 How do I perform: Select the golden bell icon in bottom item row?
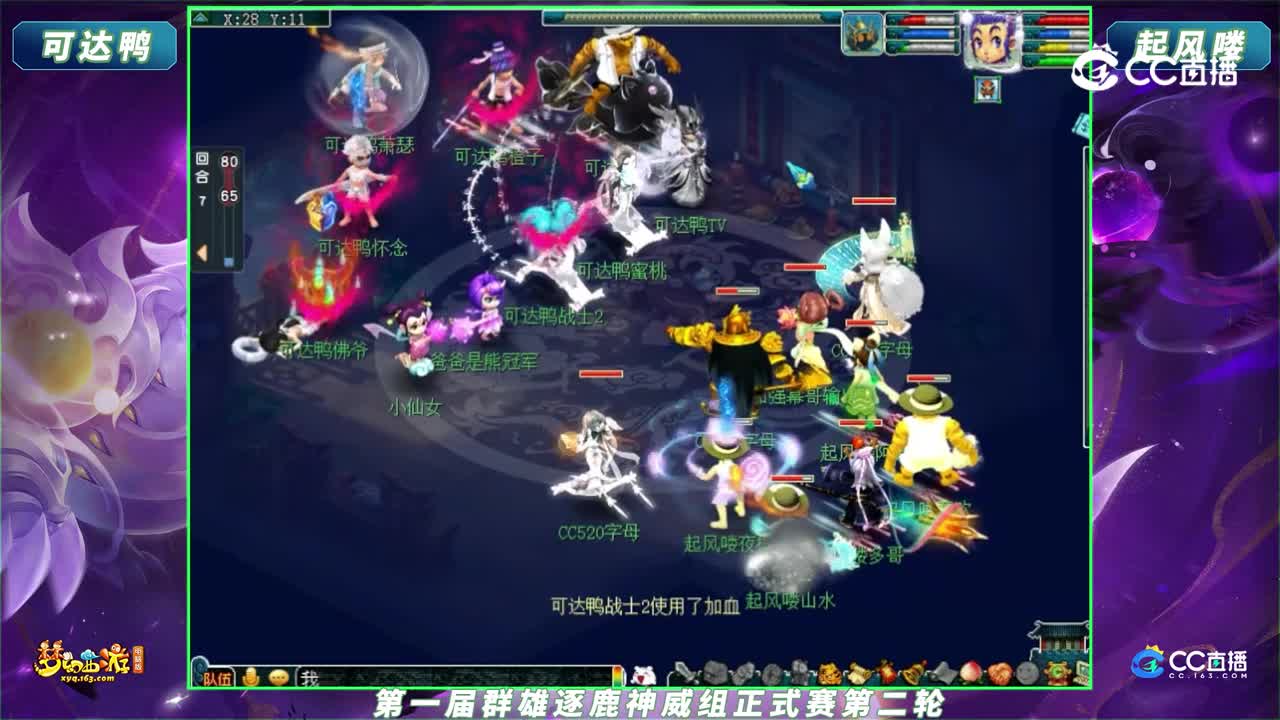pyautogui.click(x=910, y=672)
